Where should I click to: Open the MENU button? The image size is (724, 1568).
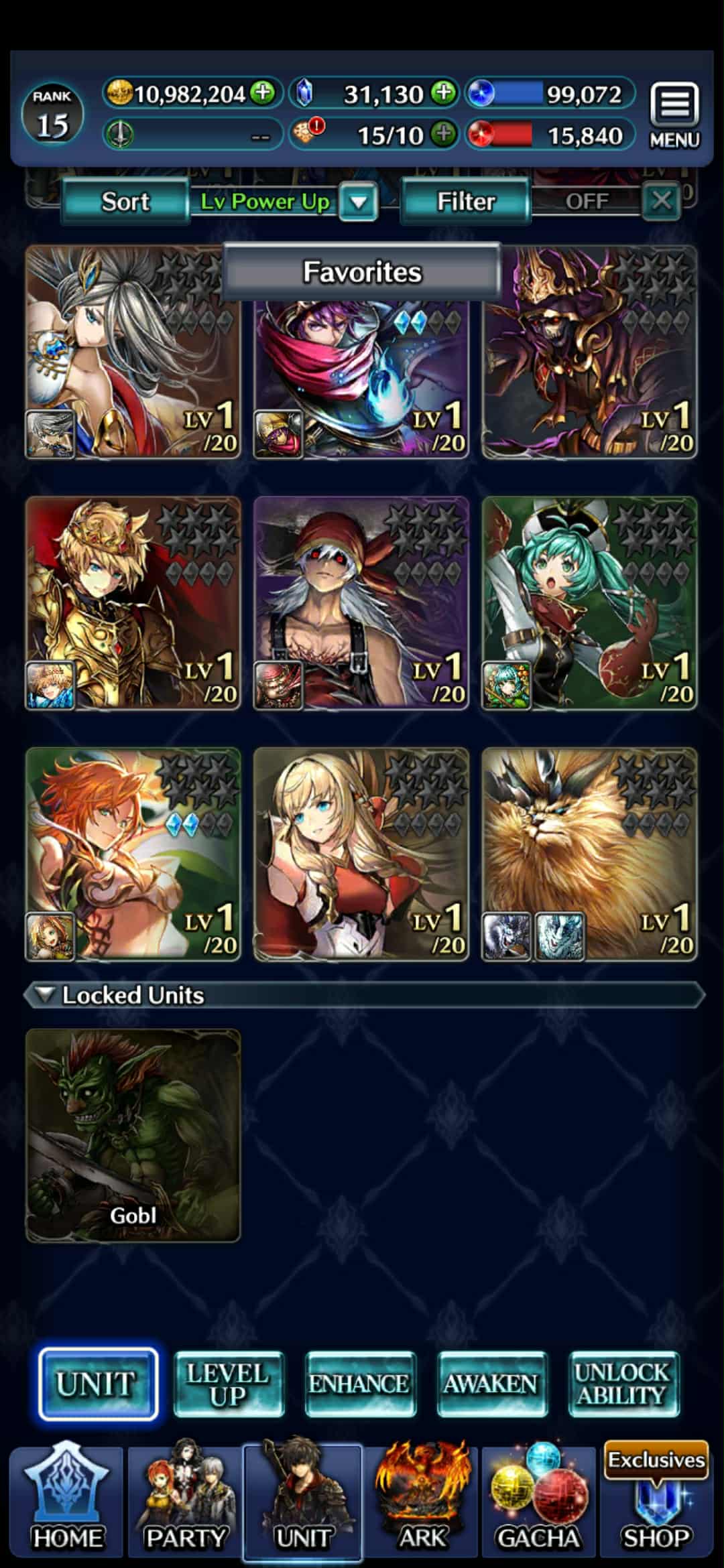click(x=674, y=115)
